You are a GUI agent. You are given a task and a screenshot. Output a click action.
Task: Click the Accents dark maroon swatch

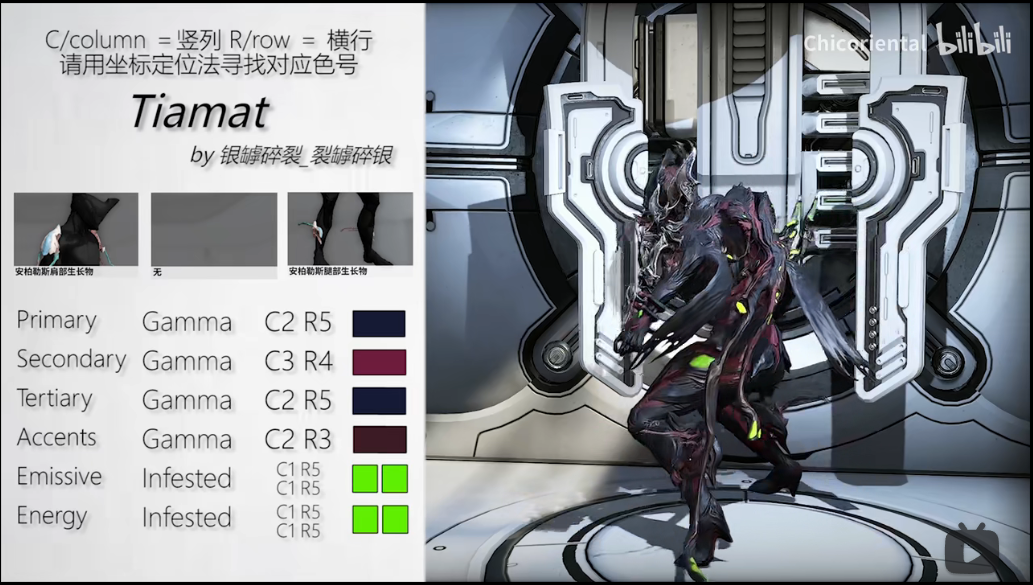point(379,440)
